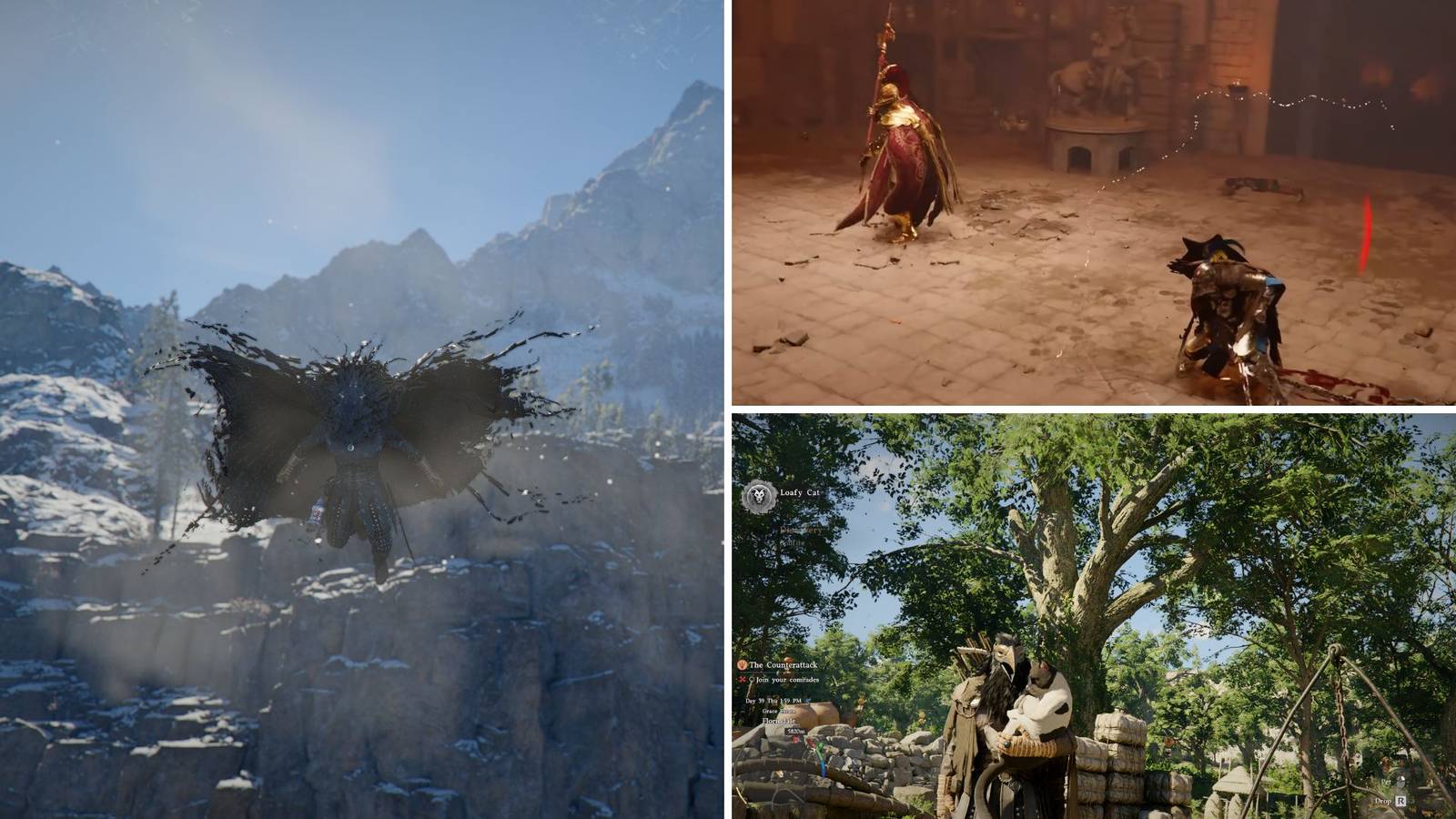1456x819 pixels.
Task: Open The Counterattack quest entry
Action: click(784, 665)
